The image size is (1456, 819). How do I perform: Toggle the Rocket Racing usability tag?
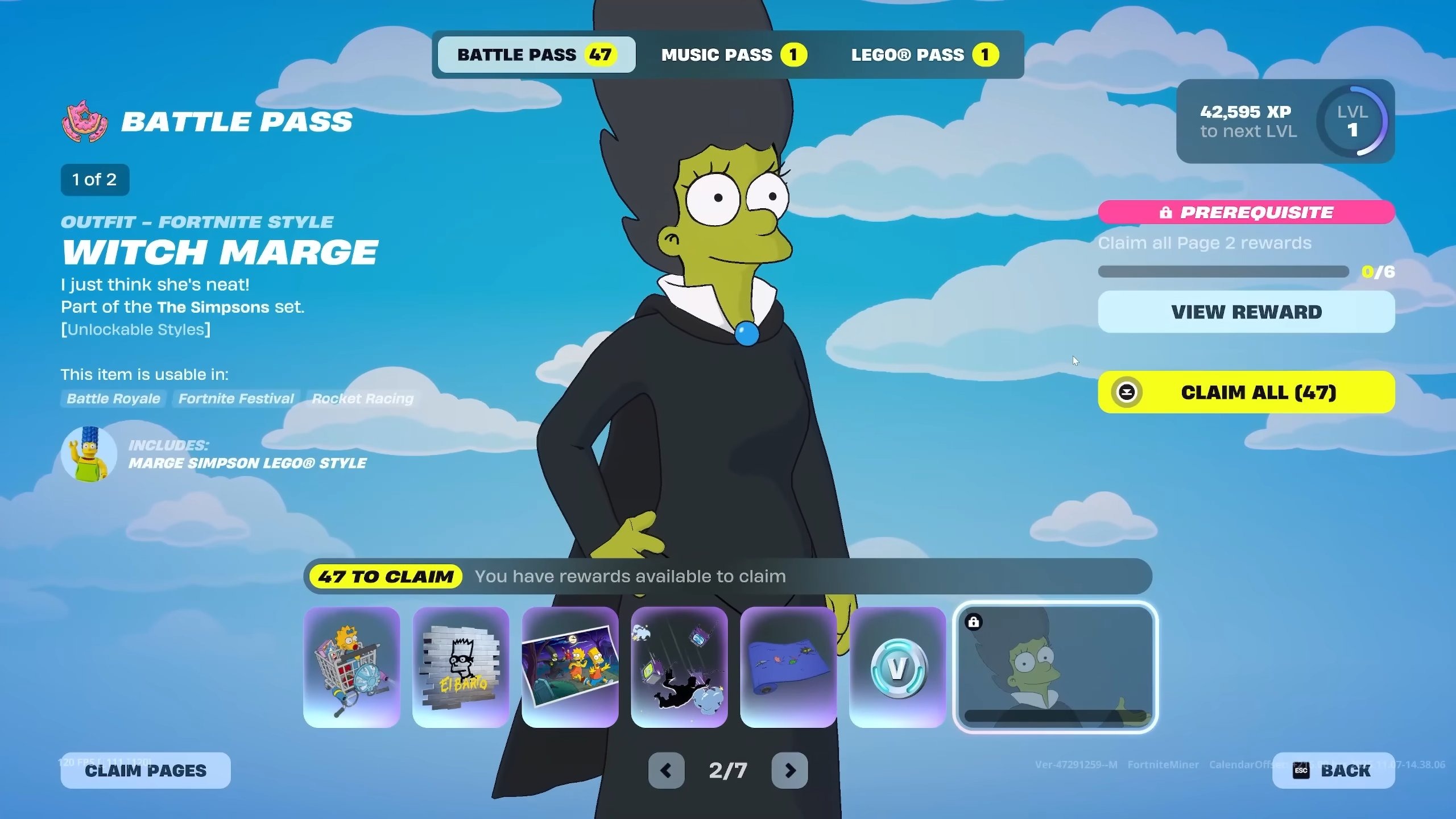(362, 398)
